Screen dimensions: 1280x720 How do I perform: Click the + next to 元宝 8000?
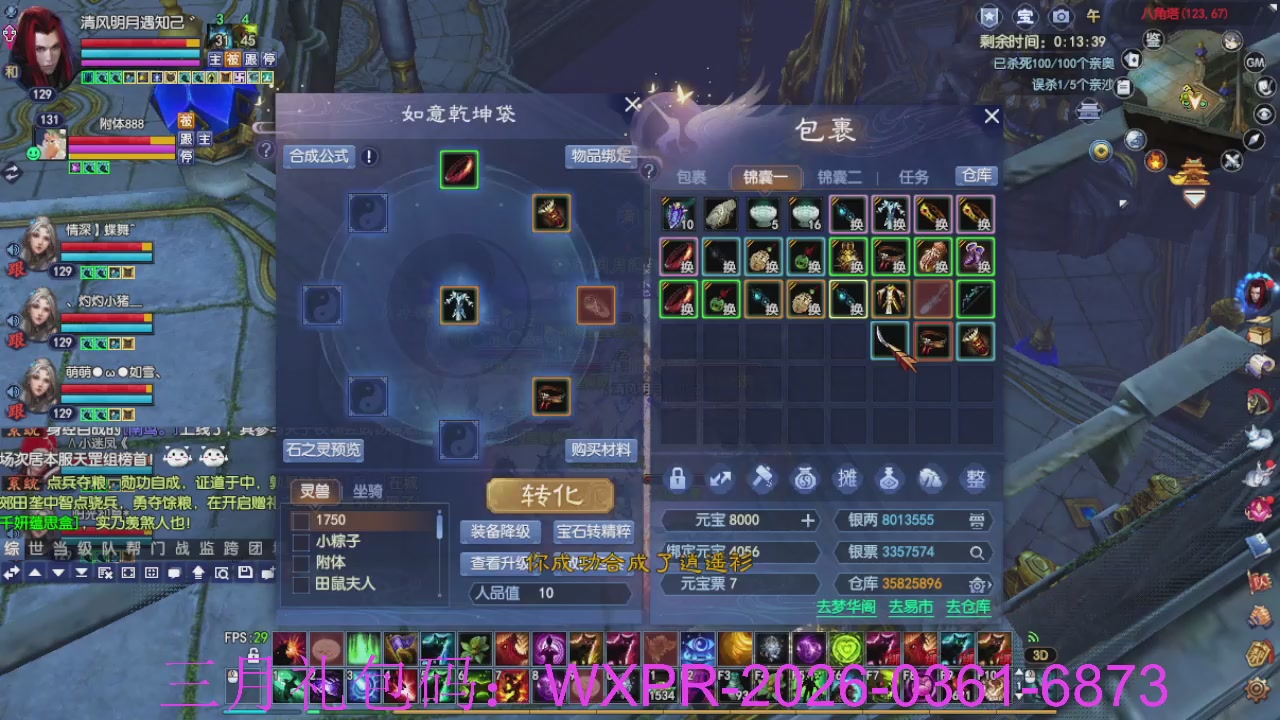810,519
